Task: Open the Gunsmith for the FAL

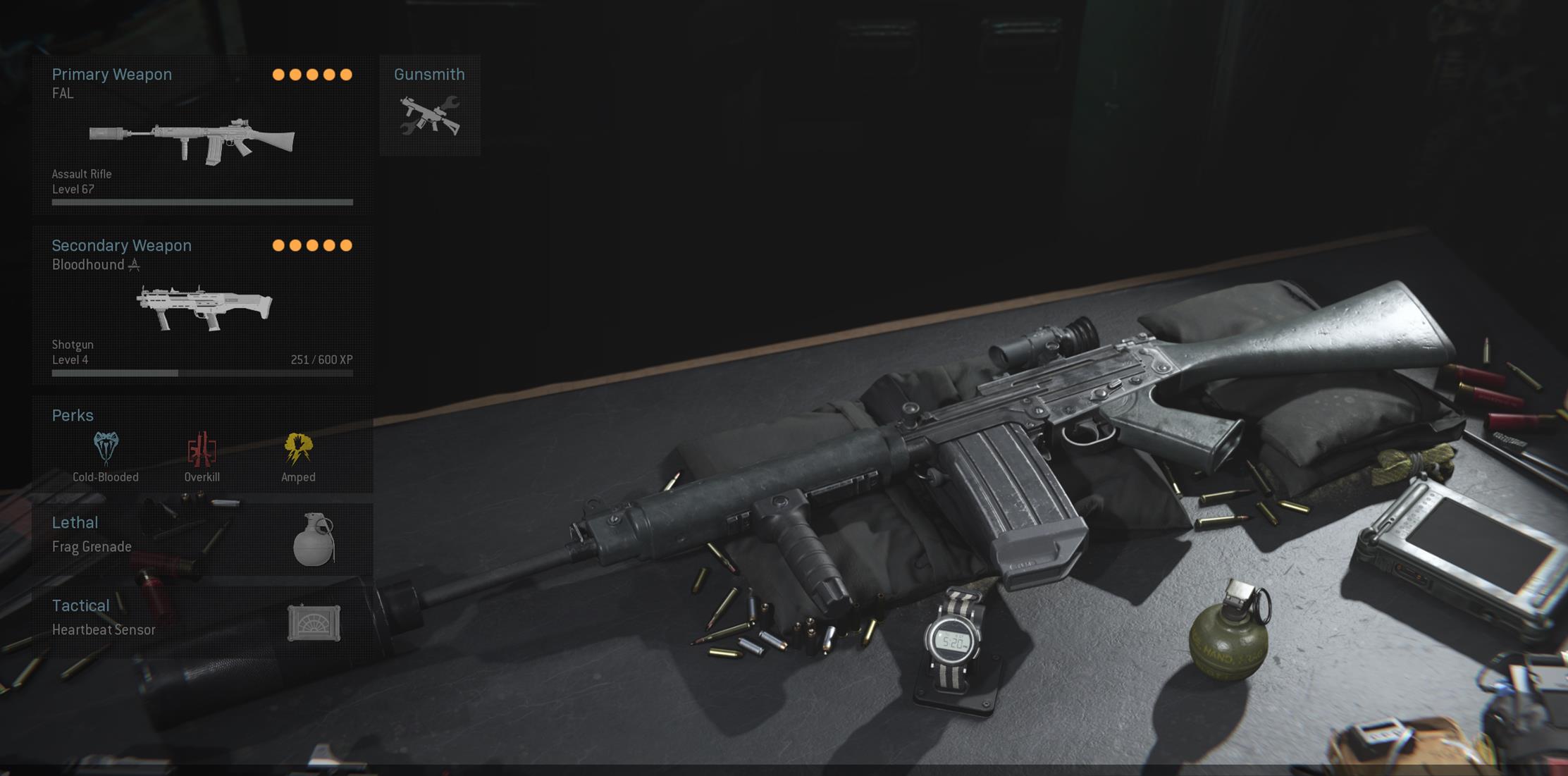Action: 429,106
